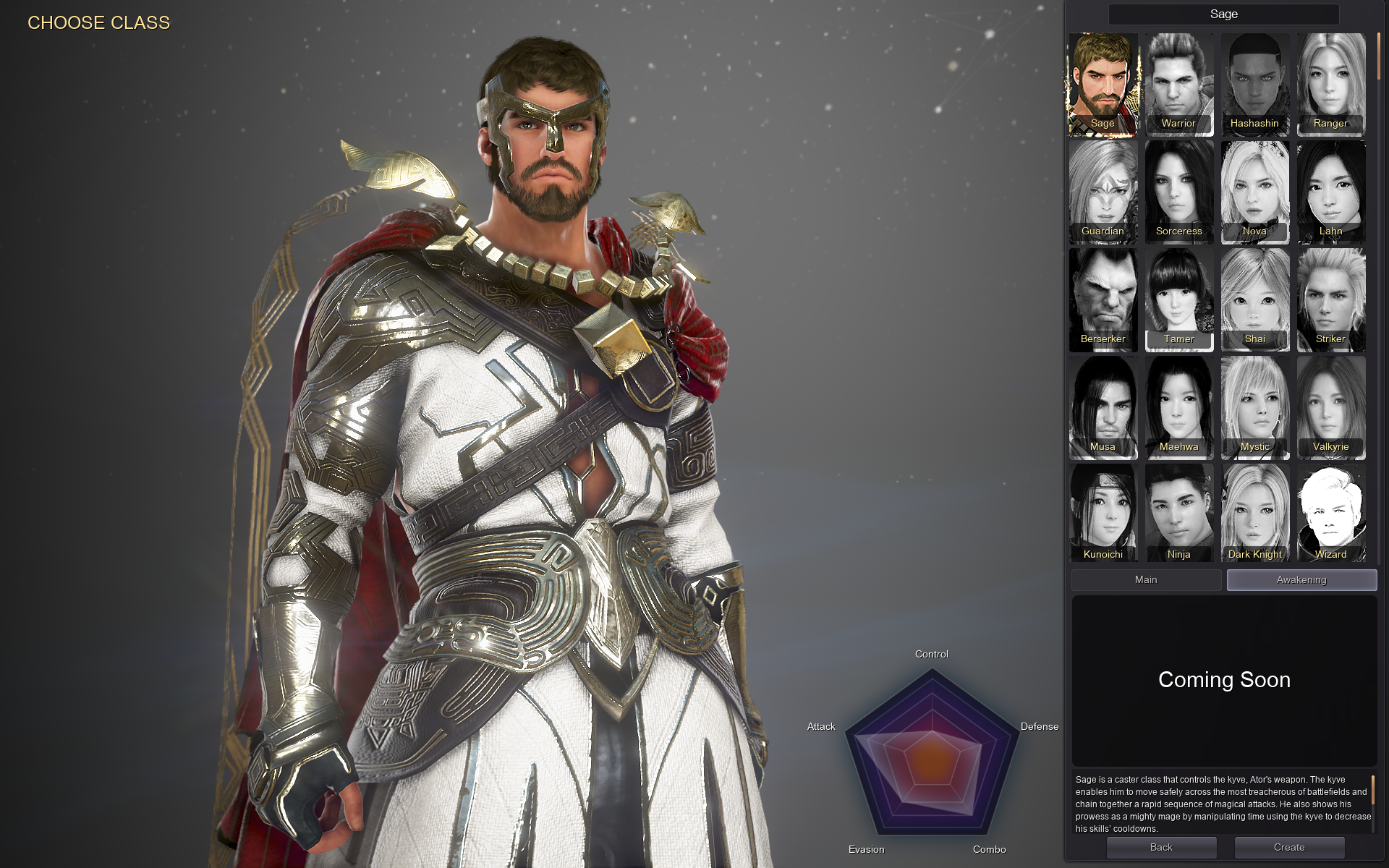Choose the Berserker class
This screenshot has width=1389, height=868.
pos(1103,299)
